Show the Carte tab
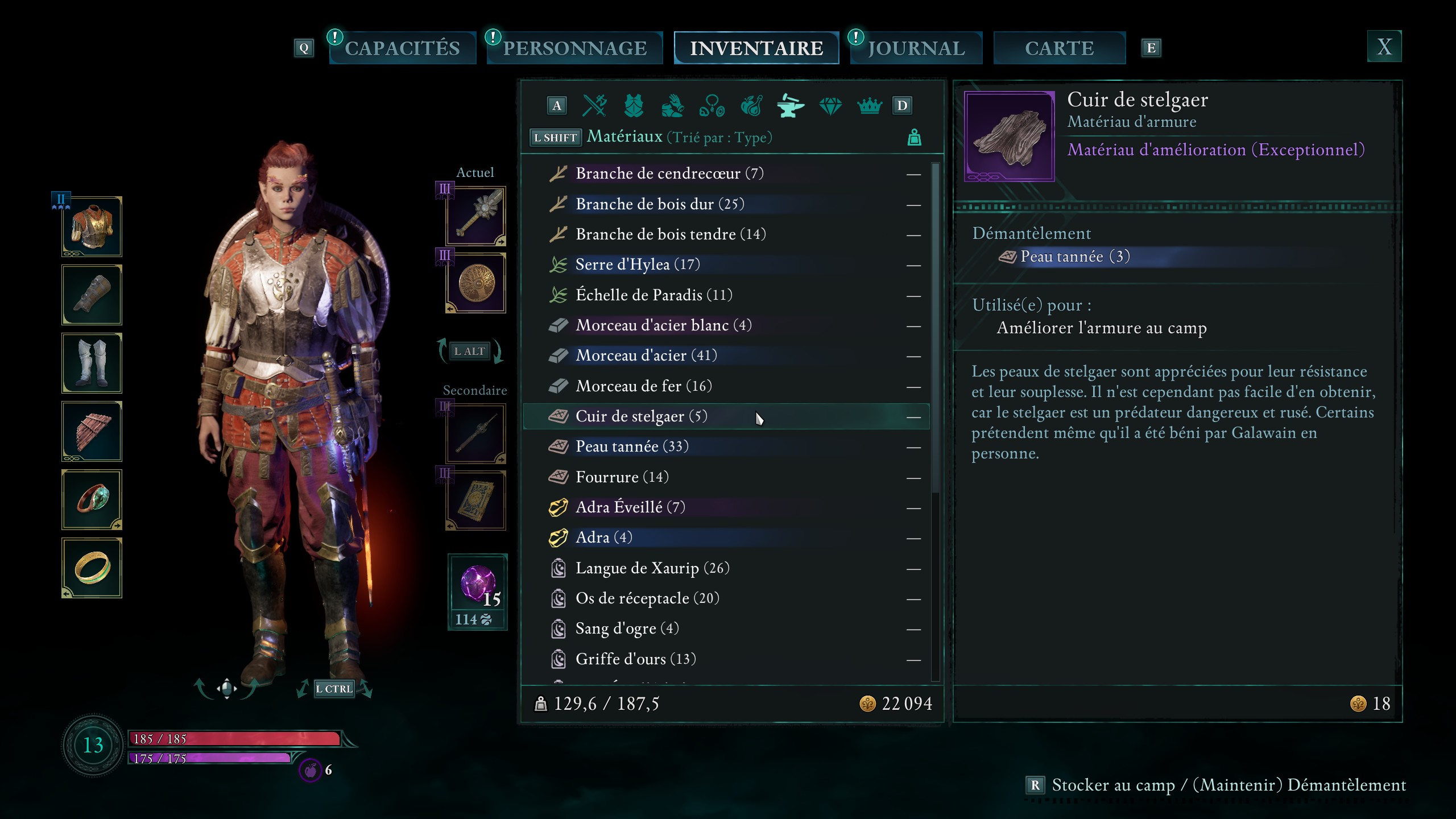The width and height of the screenshot is (1456, 819). (1059, 48)
